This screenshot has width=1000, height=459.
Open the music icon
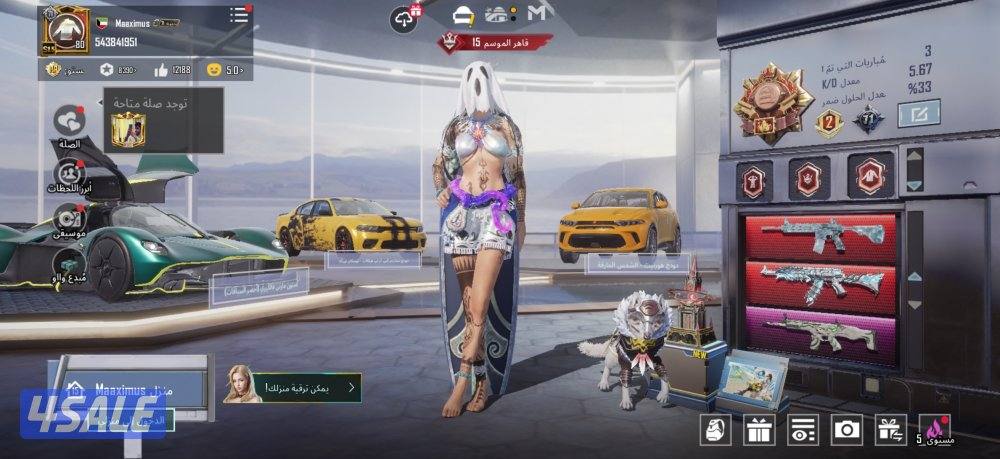tap(69, 216)
